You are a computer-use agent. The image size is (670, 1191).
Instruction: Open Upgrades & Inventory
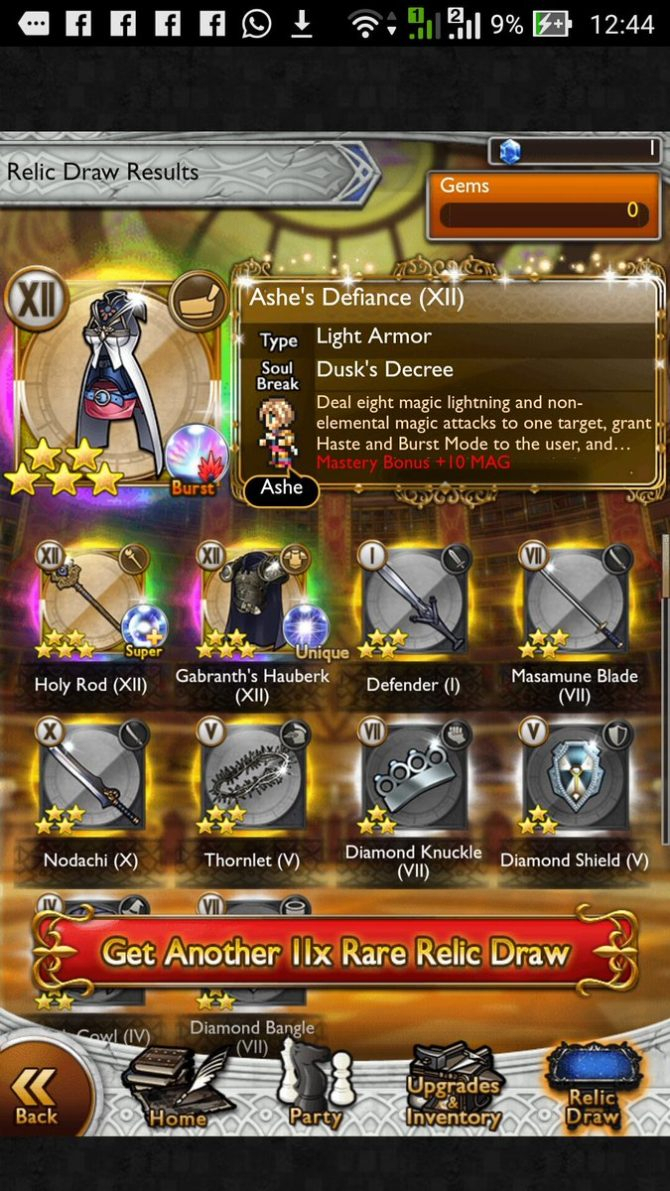453,1092
